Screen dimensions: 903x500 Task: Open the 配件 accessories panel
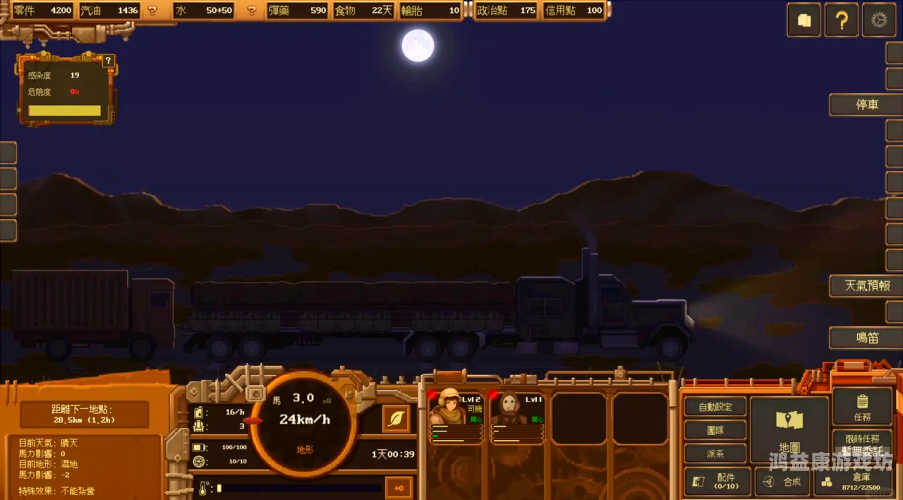click(716, 482)
